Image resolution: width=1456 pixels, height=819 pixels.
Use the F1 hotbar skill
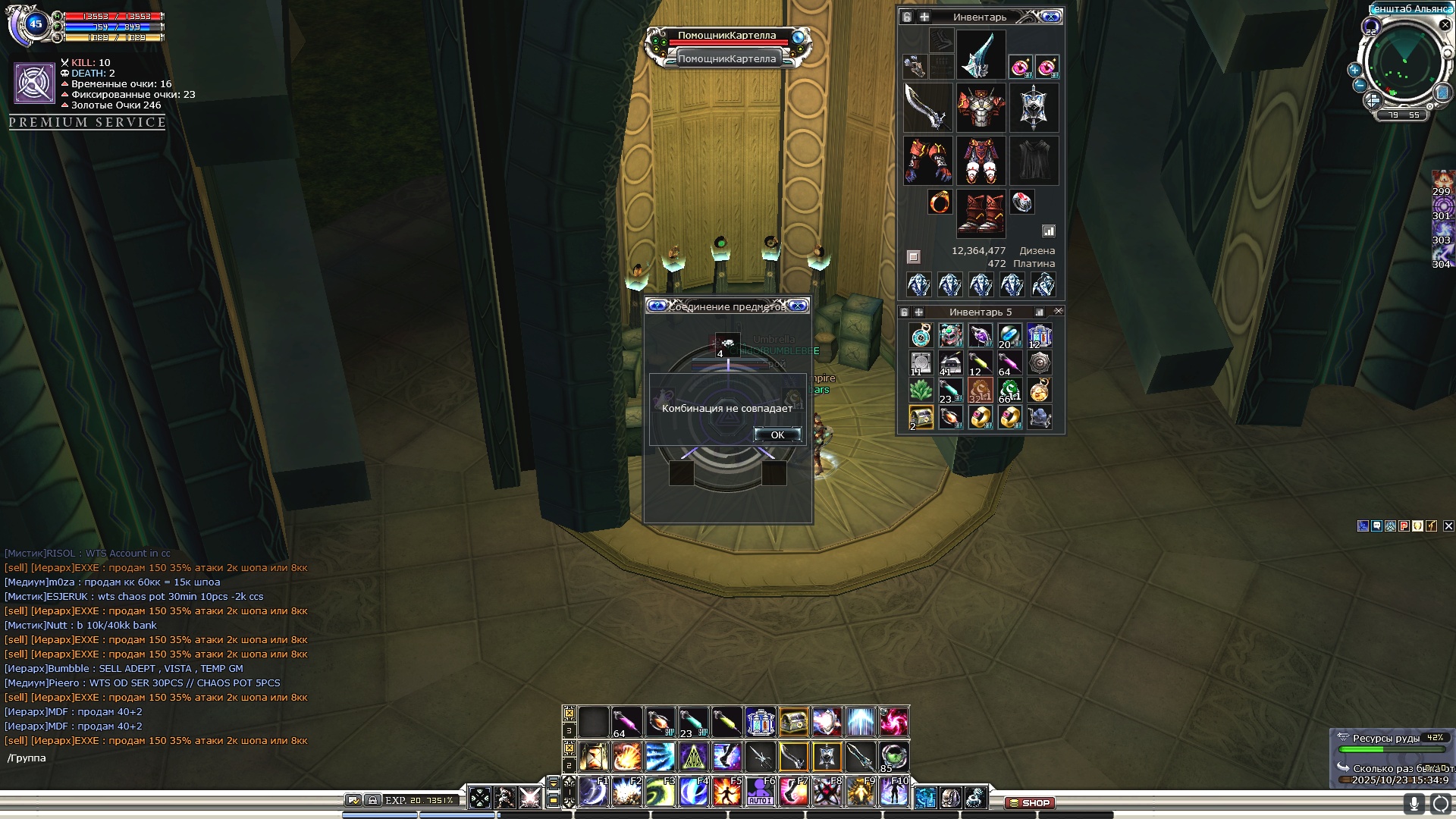click(593, 792)
